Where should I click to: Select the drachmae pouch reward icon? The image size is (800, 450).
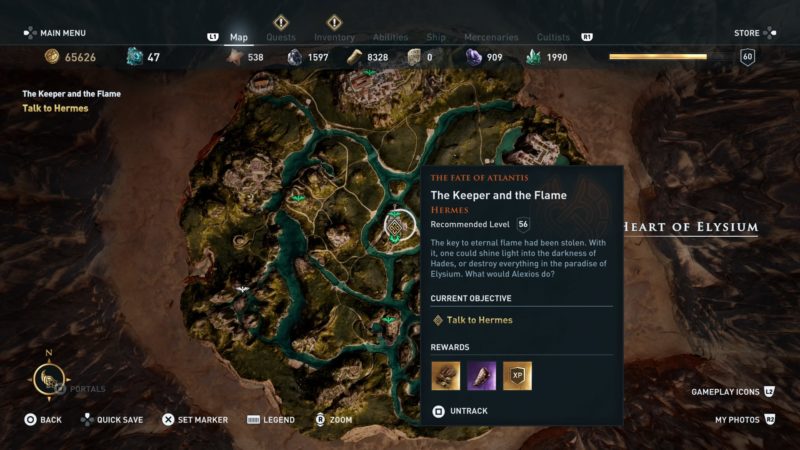(x=445, y=375)
